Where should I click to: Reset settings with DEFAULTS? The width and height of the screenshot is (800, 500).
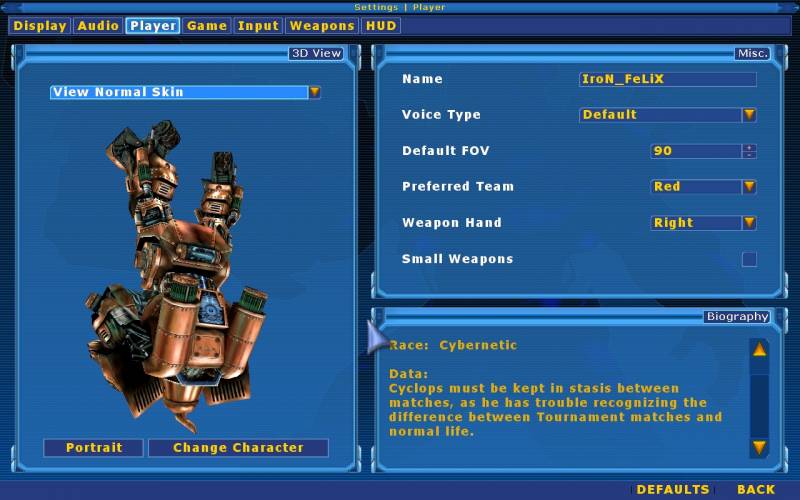pos(673,490)
